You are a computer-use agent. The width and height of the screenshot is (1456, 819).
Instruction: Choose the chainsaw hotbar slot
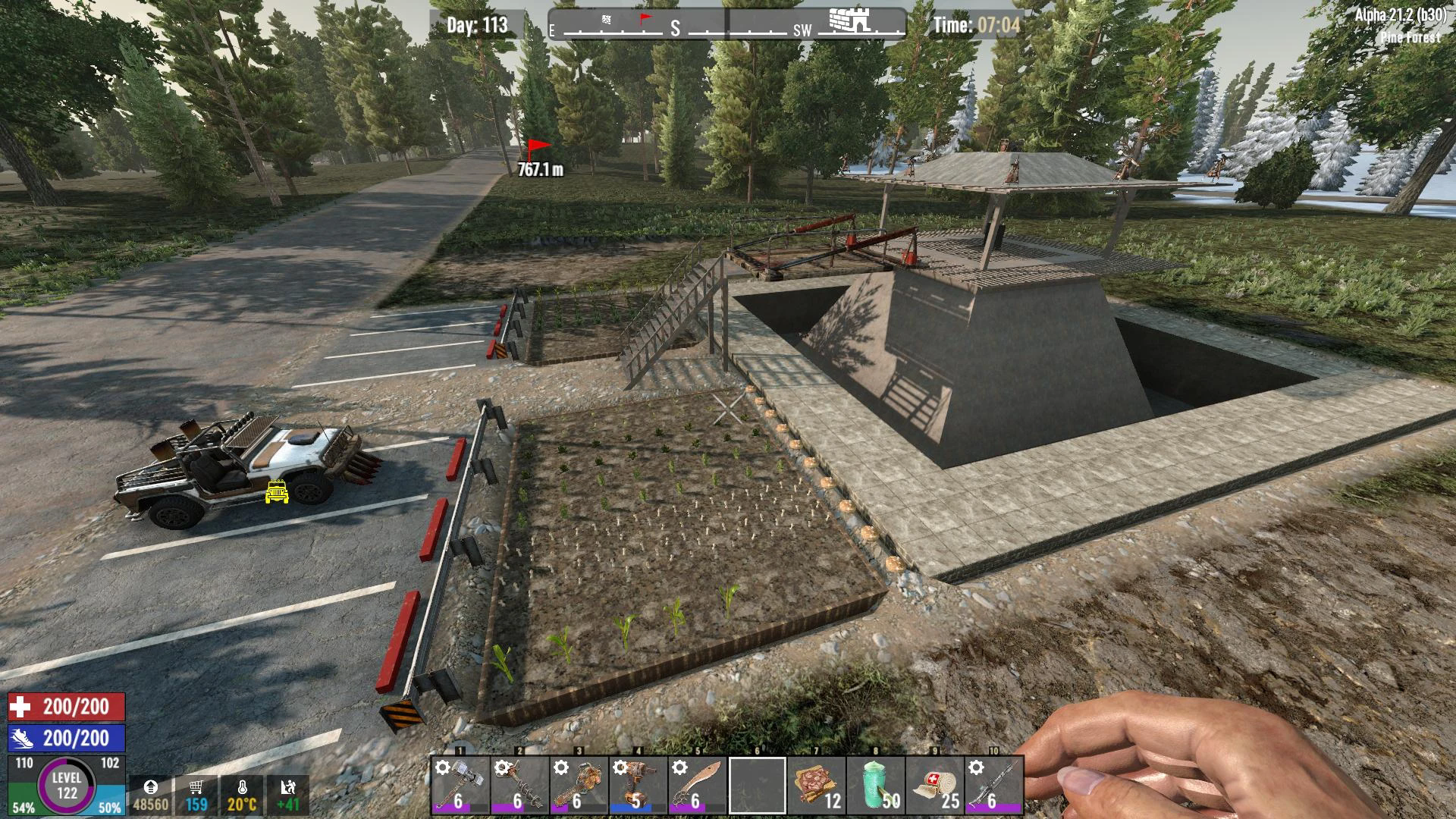pyautogui.click(x=578, y=786)
